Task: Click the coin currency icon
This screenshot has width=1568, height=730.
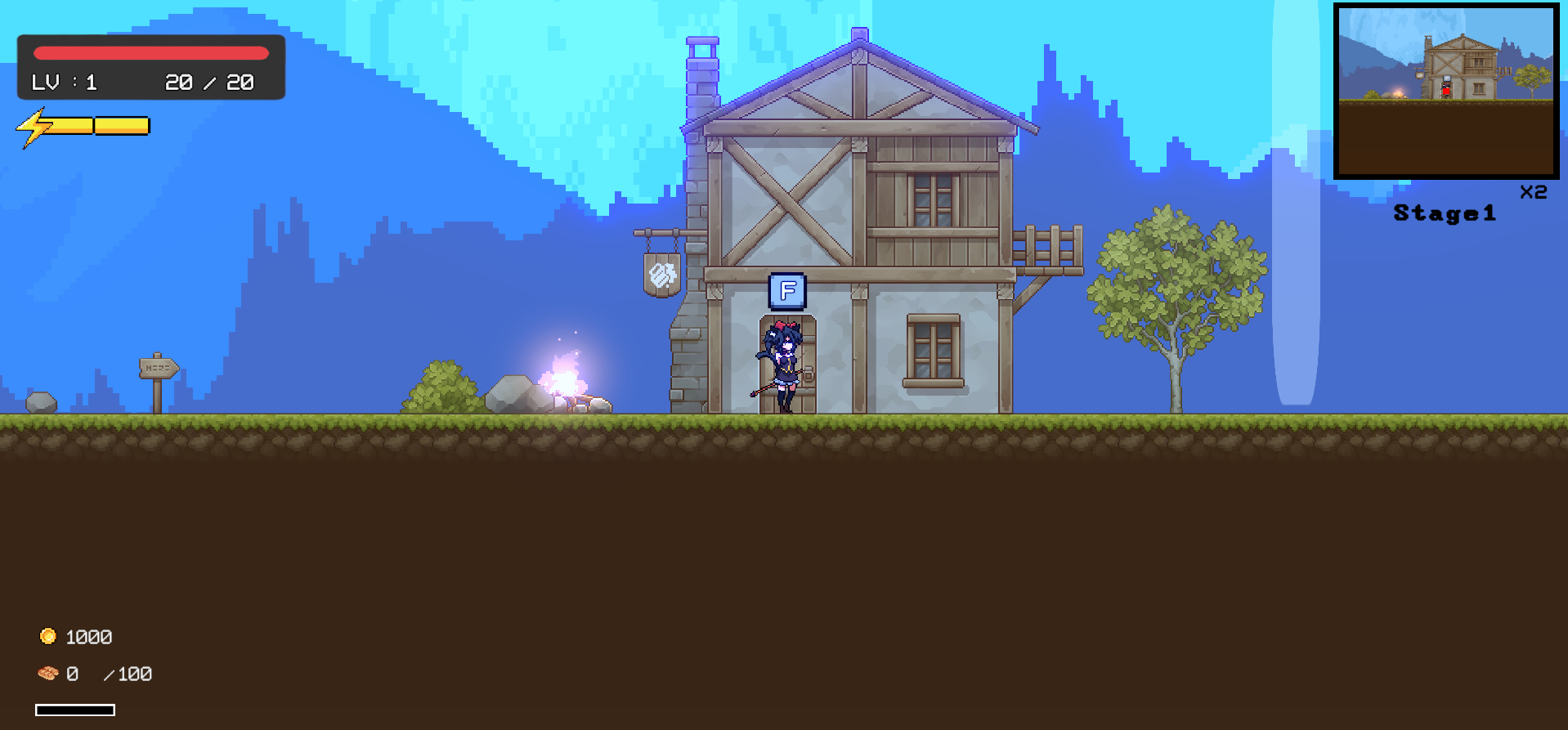Action: pyautogui.click(x=47, y=637)
